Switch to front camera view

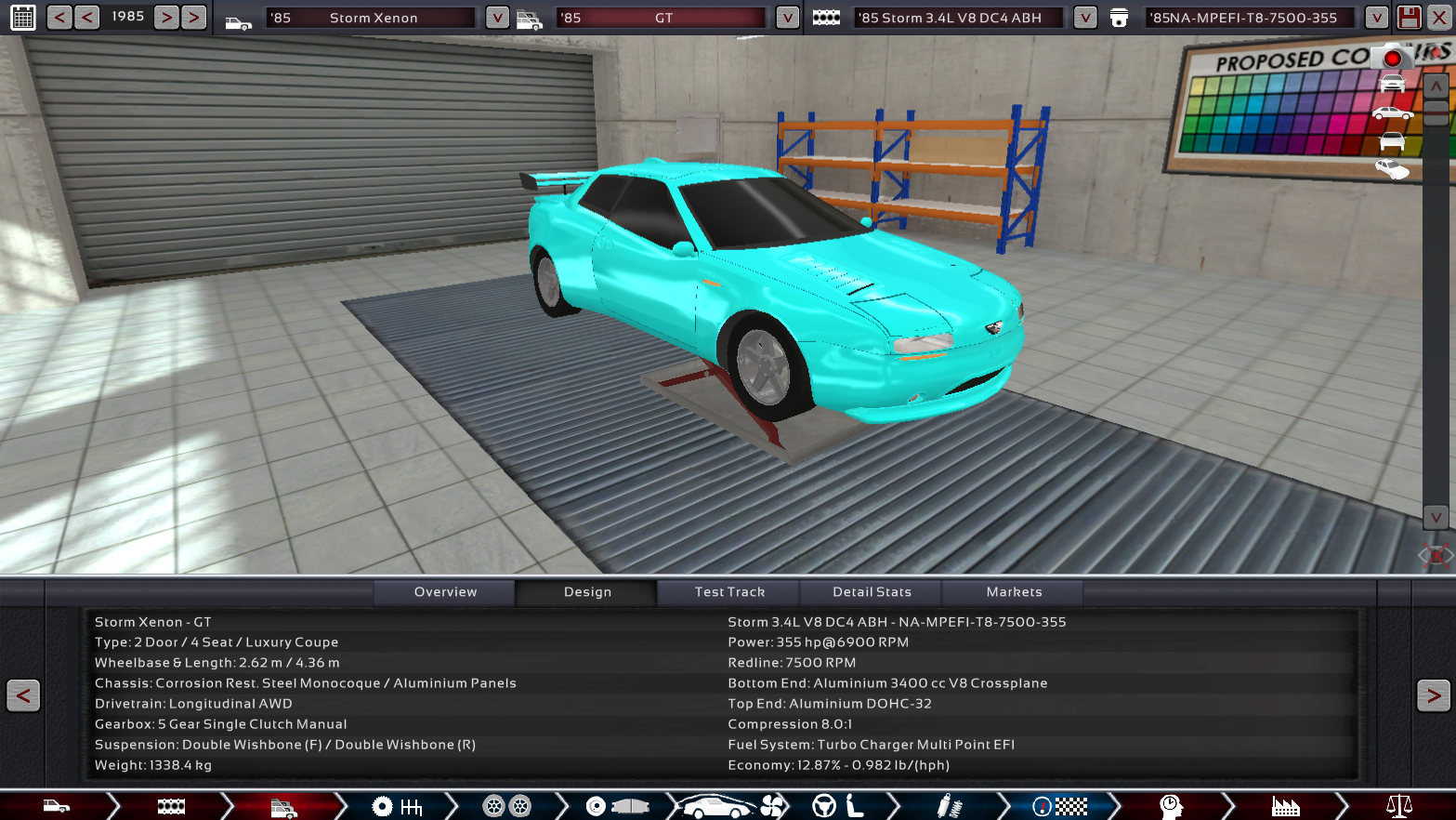tap(1392, 85)
